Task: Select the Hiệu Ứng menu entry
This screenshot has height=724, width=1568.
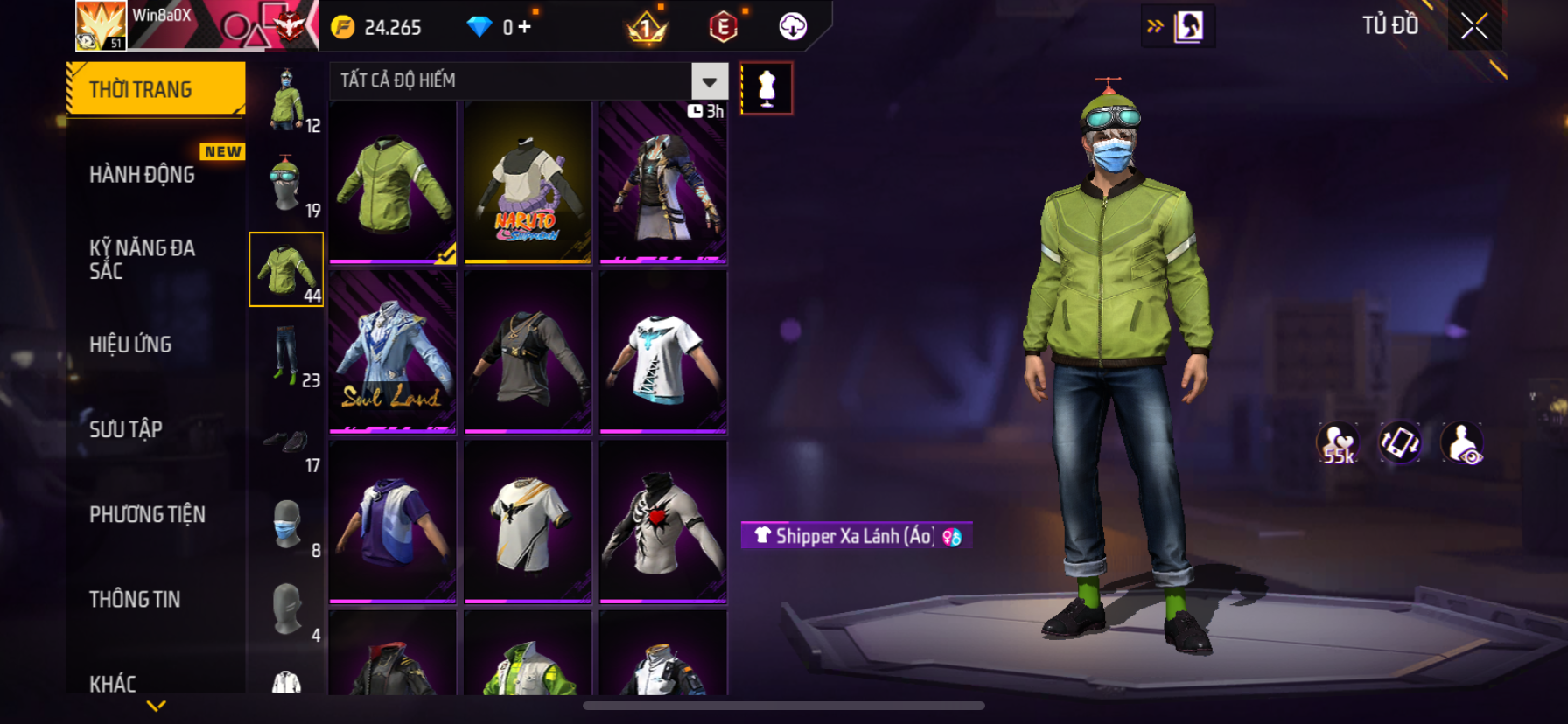Action: 131,345
